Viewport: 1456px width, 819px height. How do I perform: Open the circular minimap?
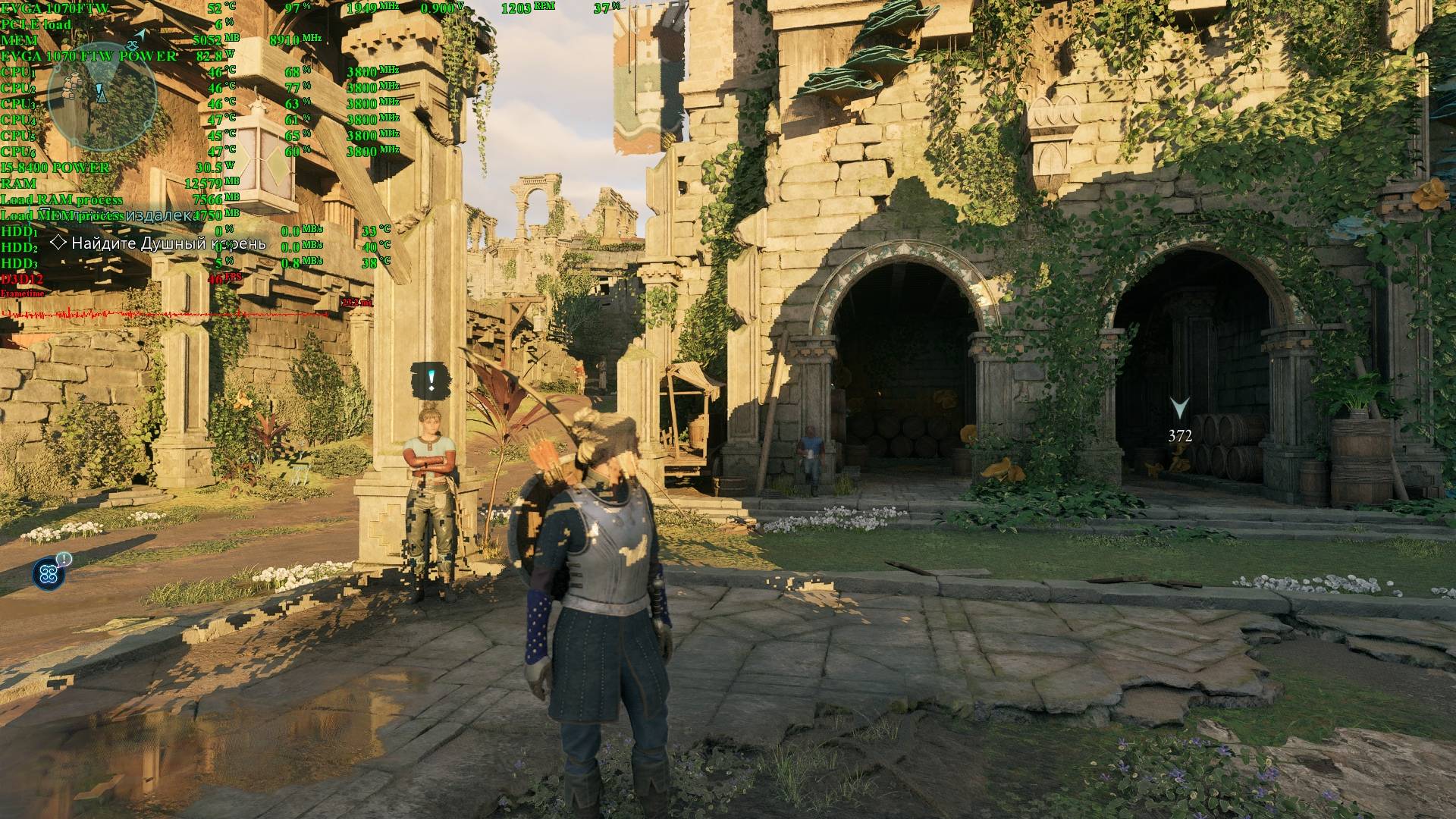point(102,96)
